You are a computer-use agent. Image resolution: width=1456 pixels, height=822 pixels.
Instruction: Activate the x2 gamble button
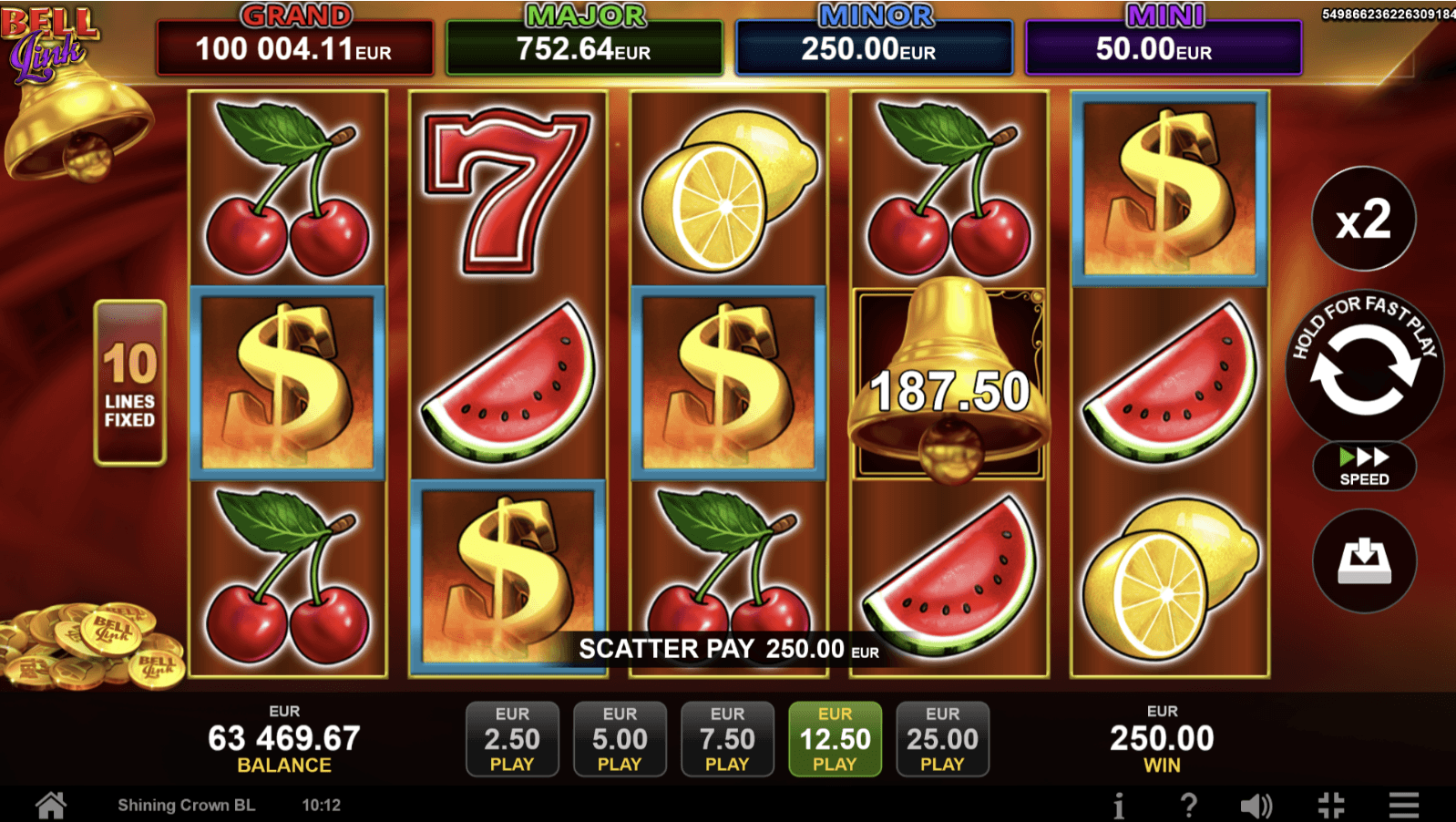pos(1364,219)
